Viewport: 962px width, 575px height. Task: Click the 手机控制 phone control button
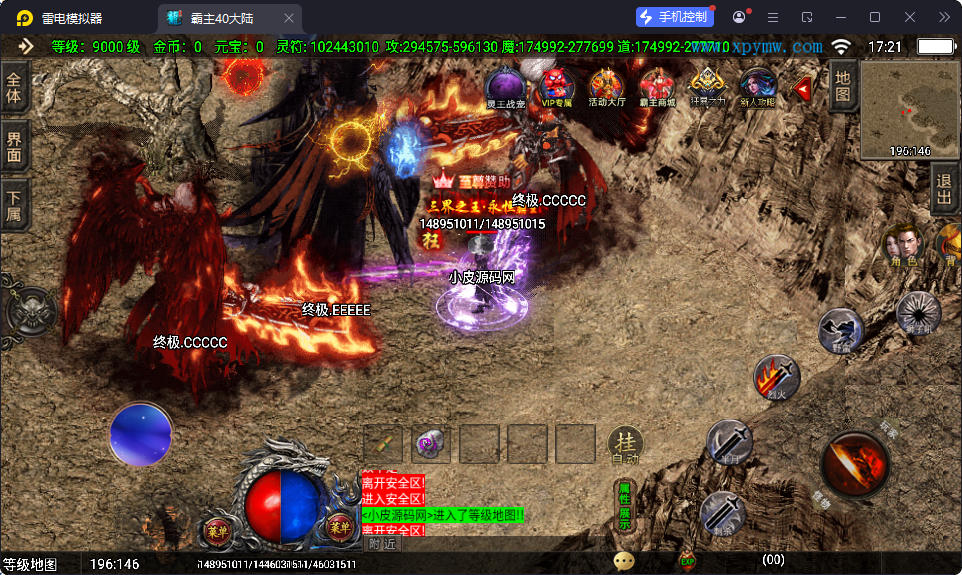point(674,17)
